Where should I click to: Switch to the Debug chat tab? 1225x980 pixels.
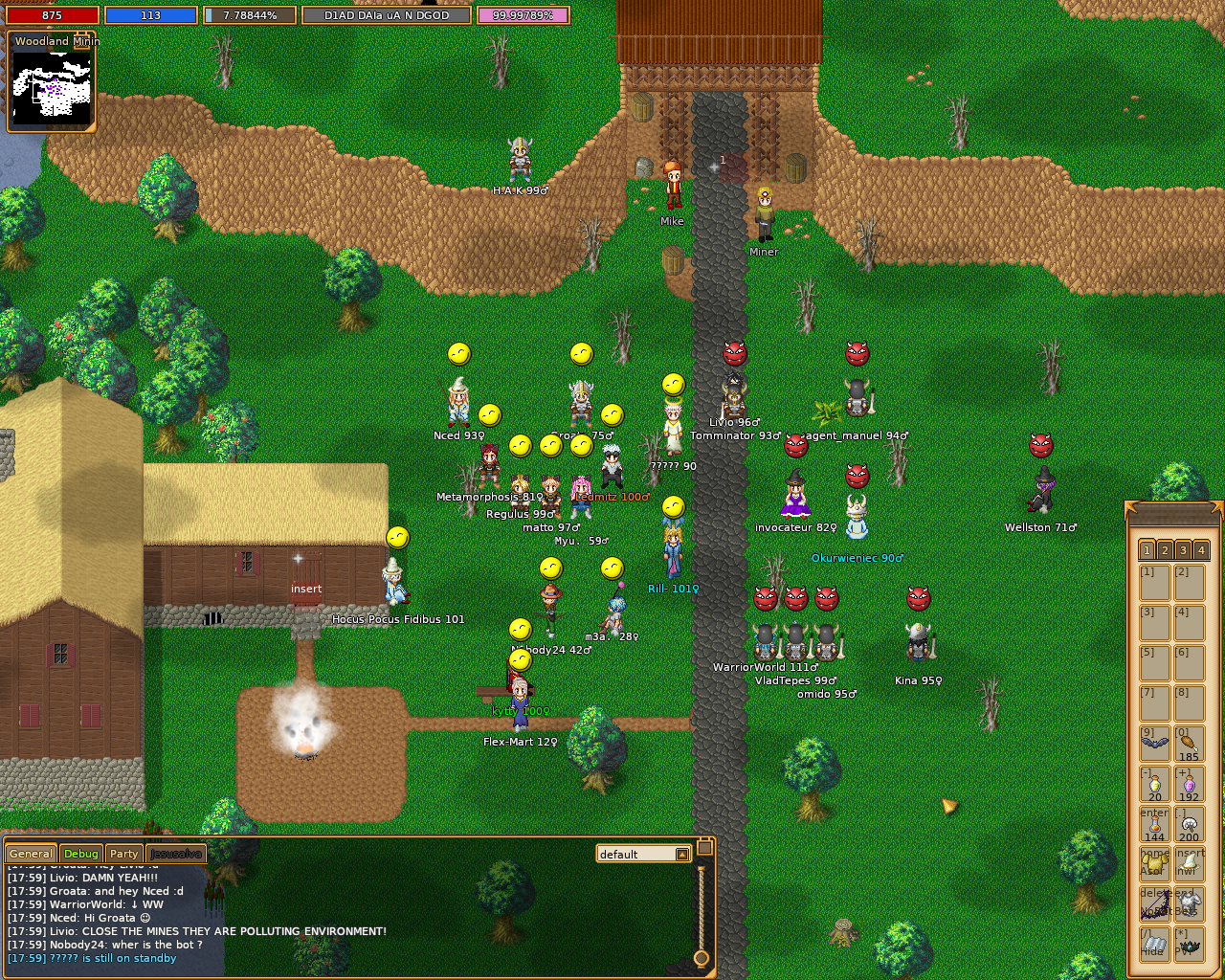80,853
